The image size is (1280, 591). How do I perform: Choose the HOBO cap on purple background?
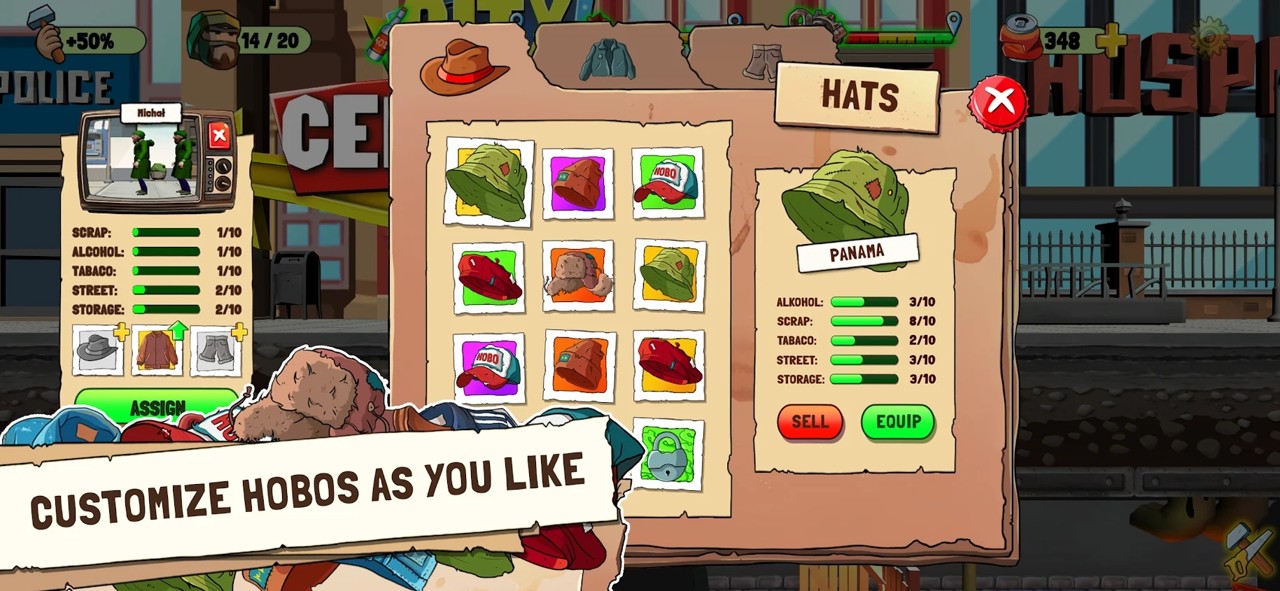pyautogui.click(x=488, y=367)
